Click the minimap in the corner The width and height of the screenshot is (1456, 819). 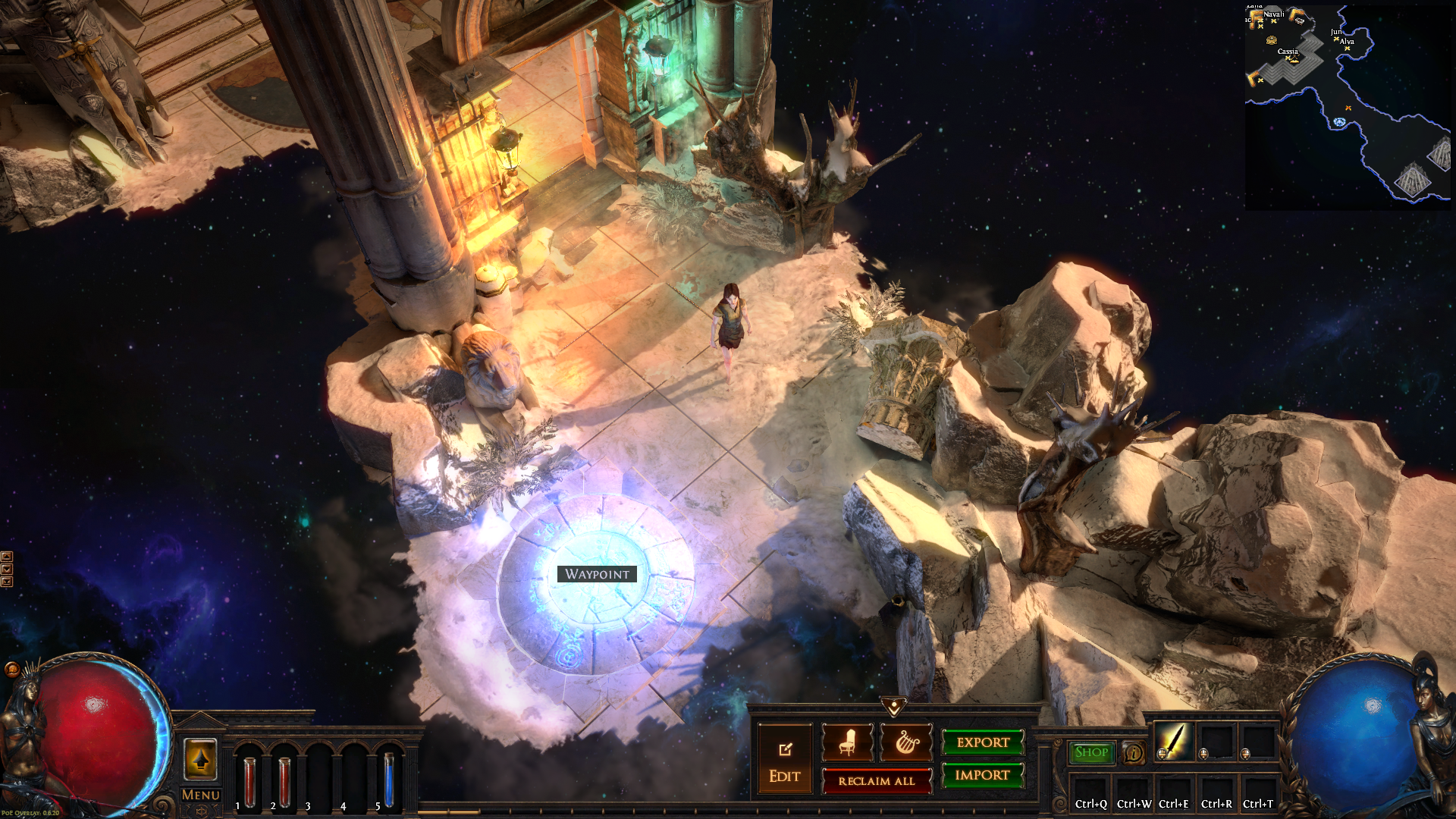(1347, 106)
